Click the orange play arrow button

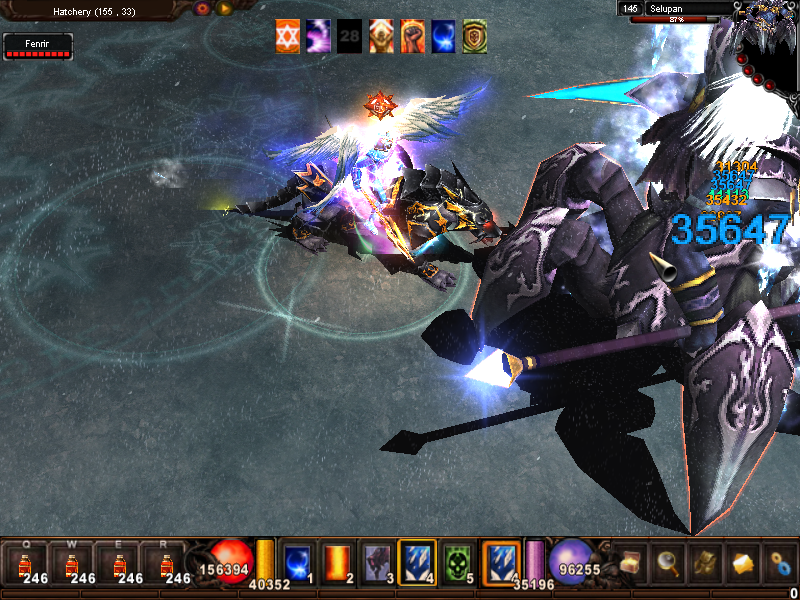[224, 8]
